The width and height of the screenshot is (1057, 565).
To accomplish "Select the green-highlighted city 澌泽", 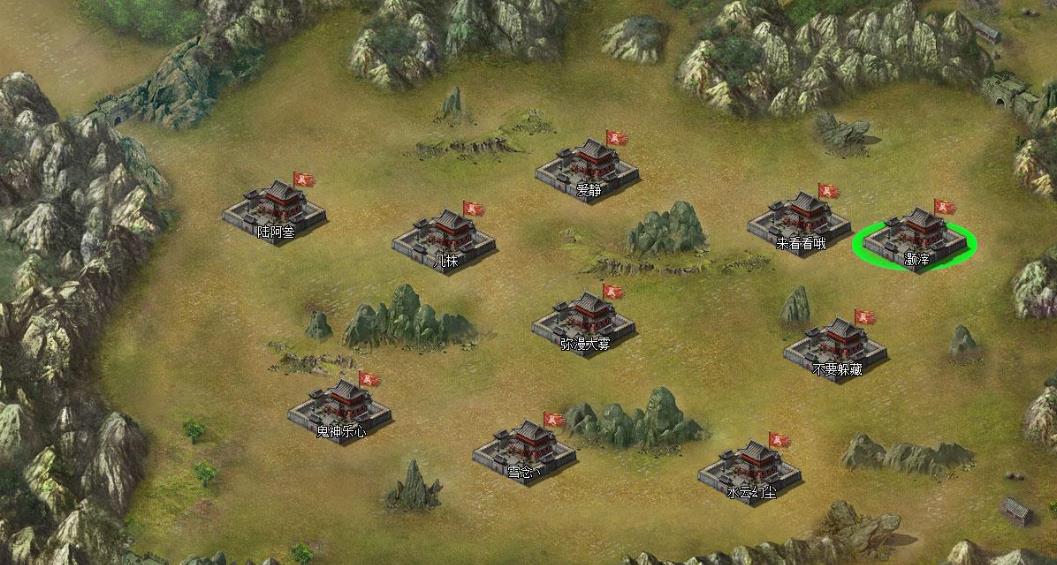I will [915, 240].
